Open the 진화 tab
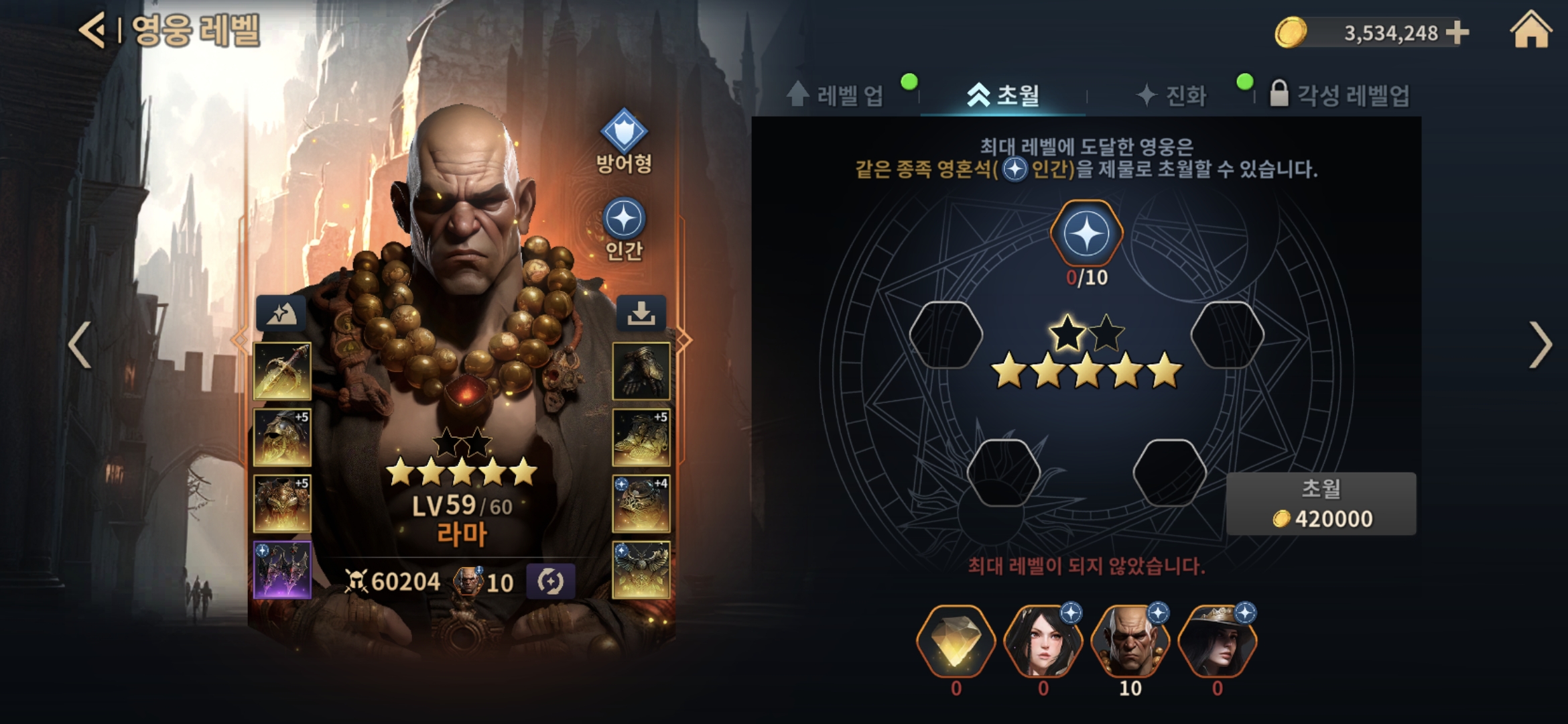 pos(1173,95)
